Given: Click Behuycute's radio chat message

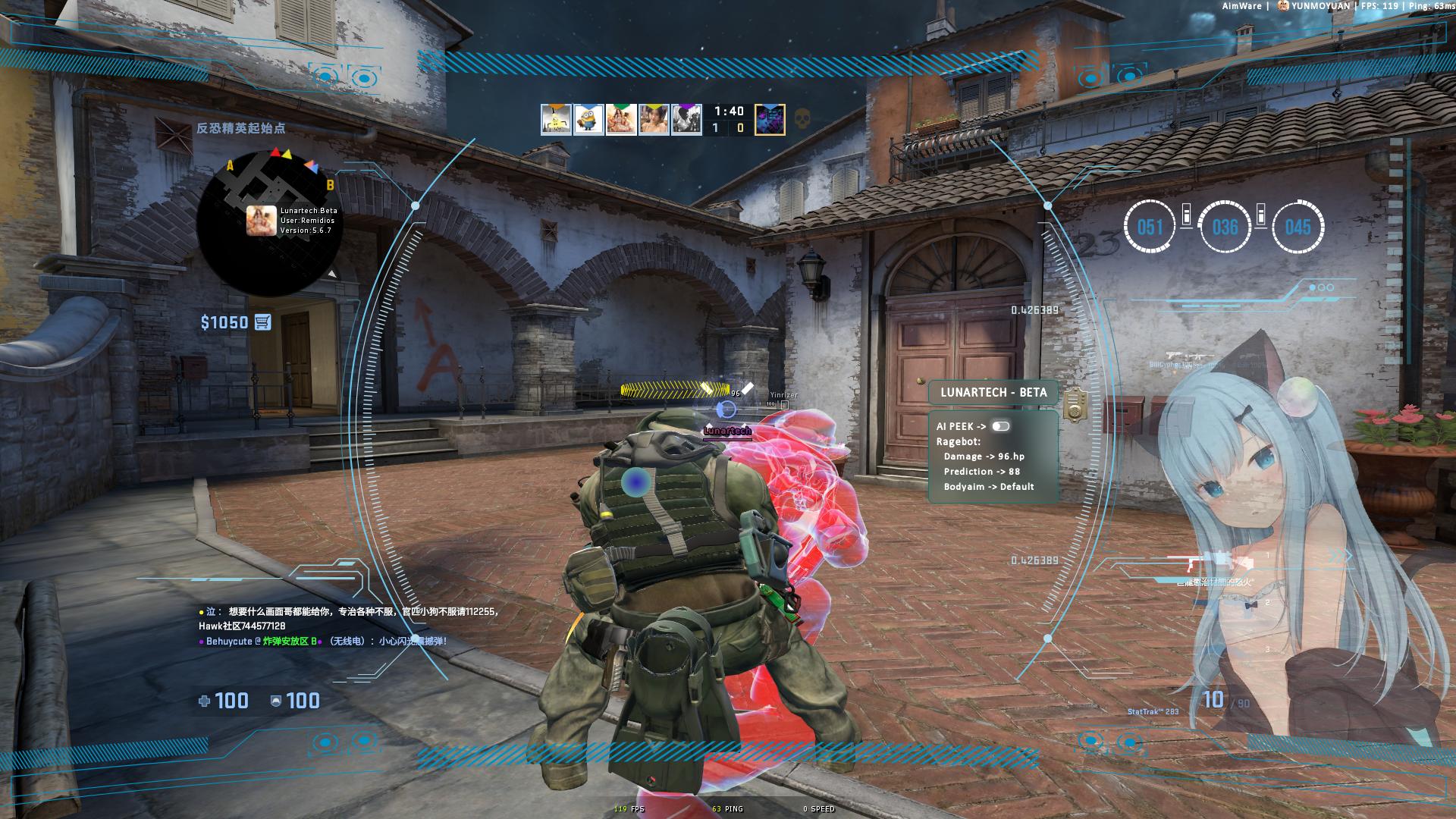Looking at the screenshot, I should point(326,642).
